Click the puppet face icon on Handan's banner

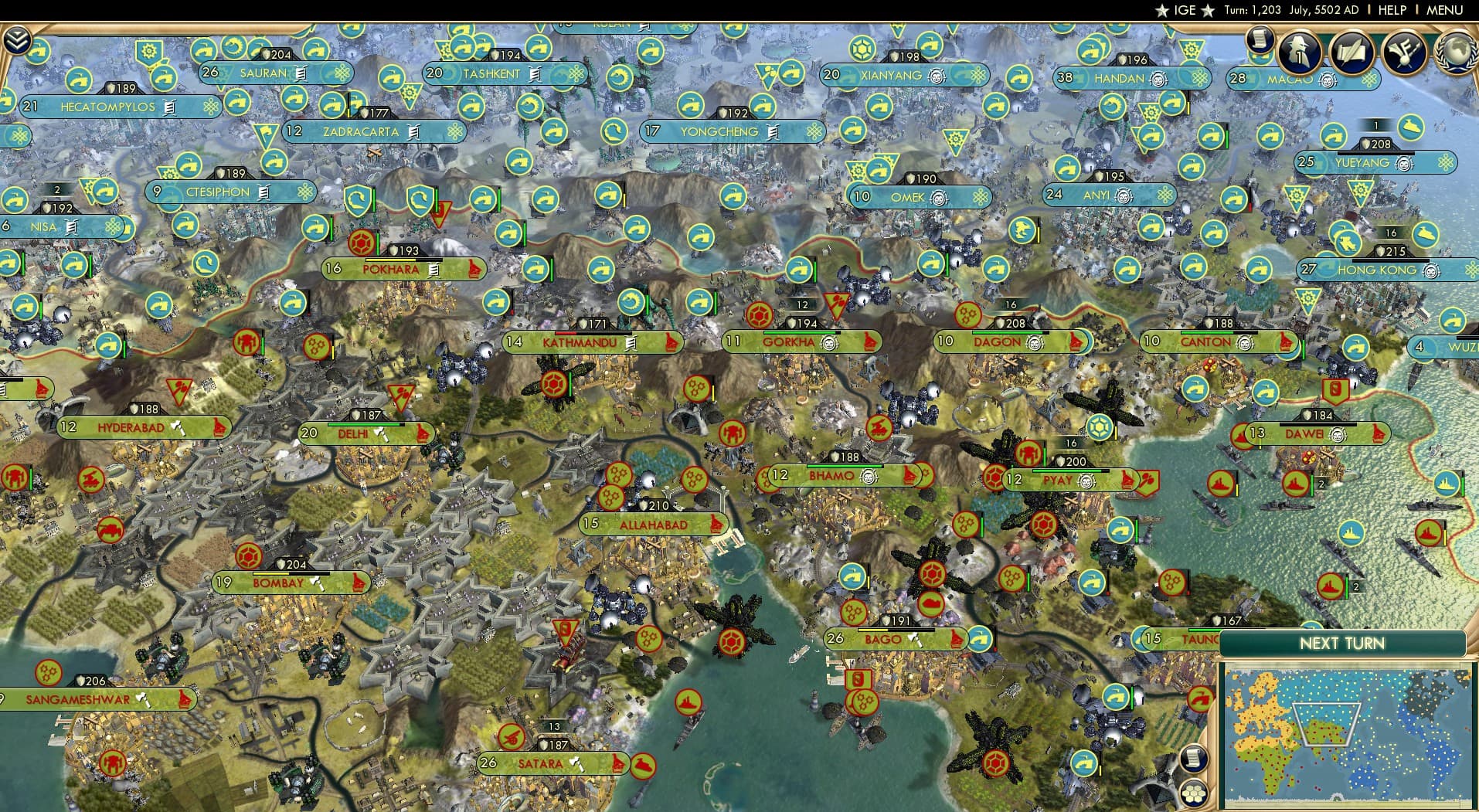pos(1158,79)
